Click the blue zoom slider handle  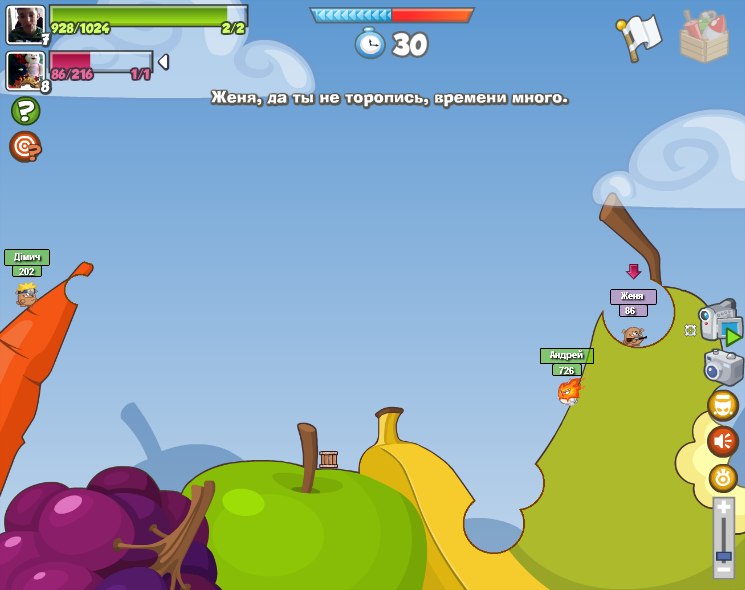(723, 555)
